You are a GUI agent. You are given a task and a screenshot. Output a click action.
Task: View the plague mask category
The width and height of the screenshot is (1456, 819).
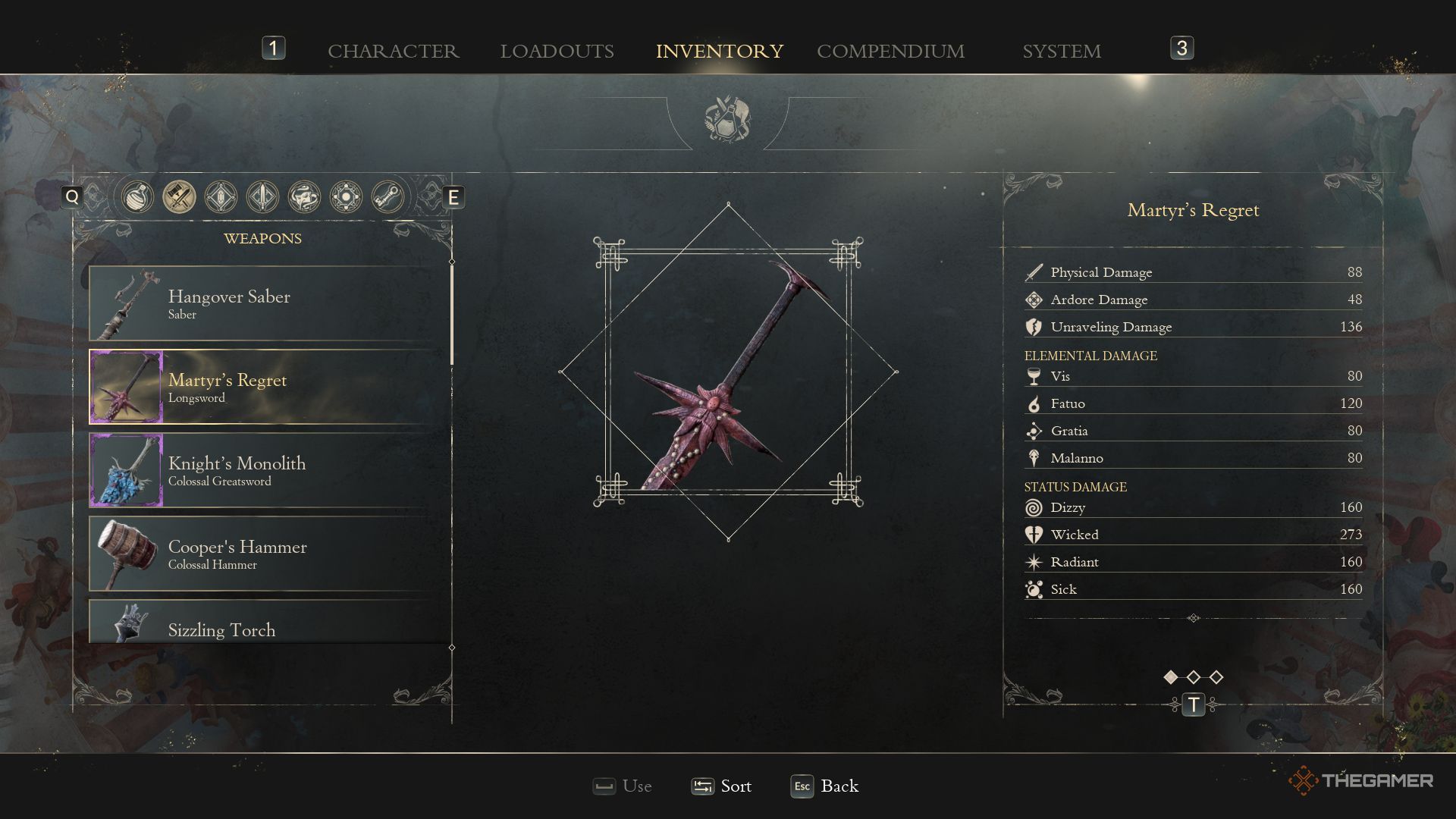point(304,197)
